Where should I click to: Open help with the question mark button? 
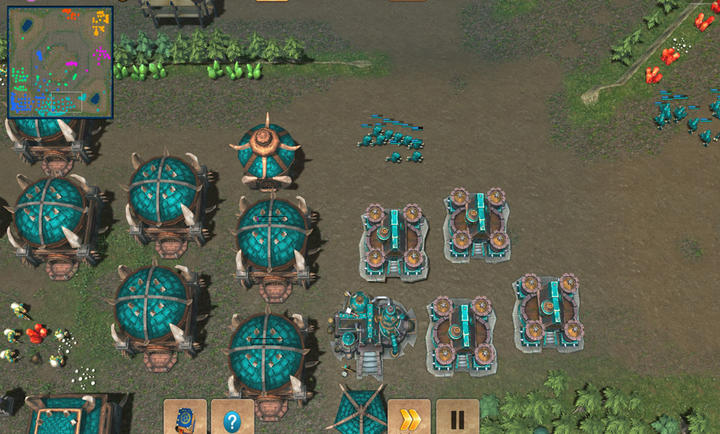(x=232, y=418)
